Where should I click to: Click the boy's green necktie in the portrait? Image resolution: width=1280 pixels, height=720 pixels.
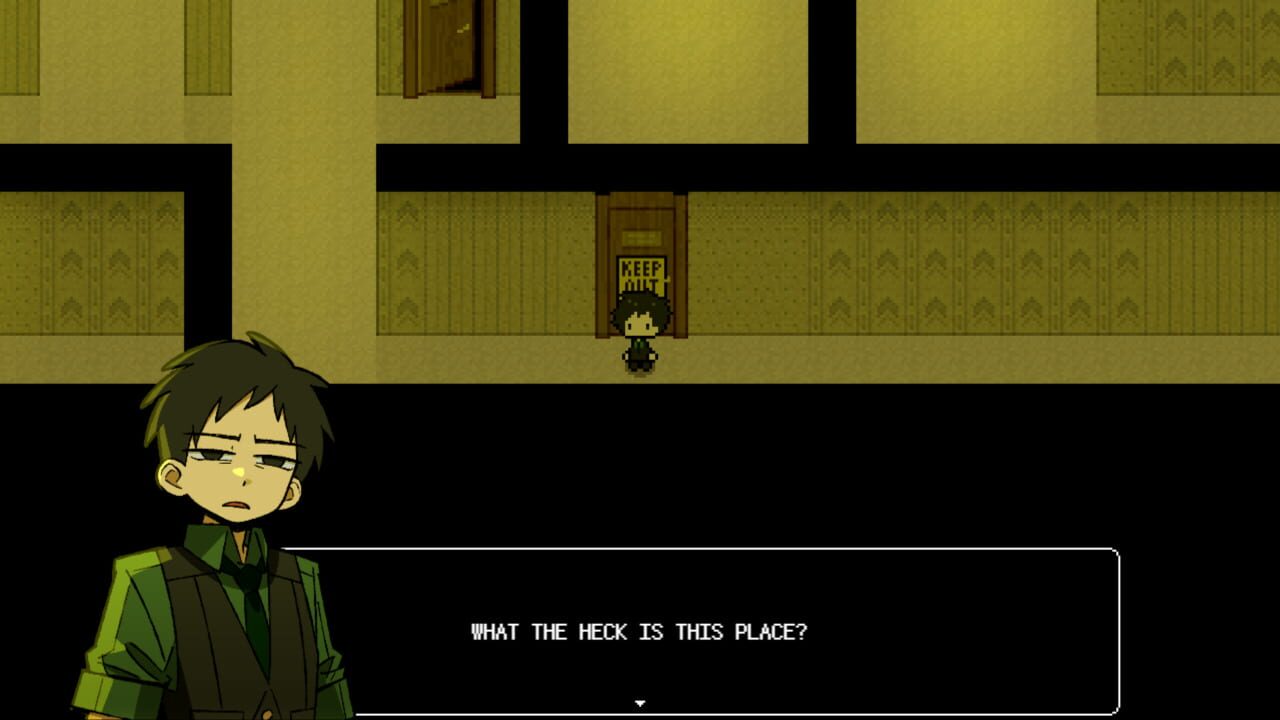(255, 620)
